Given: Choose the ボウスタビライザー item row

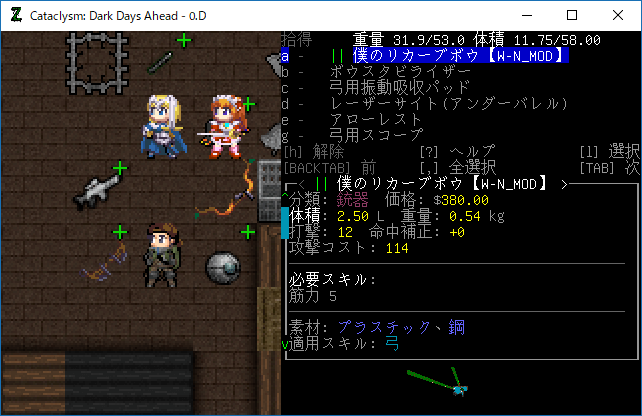Looking at the screenshot, I should click(399, 72).
